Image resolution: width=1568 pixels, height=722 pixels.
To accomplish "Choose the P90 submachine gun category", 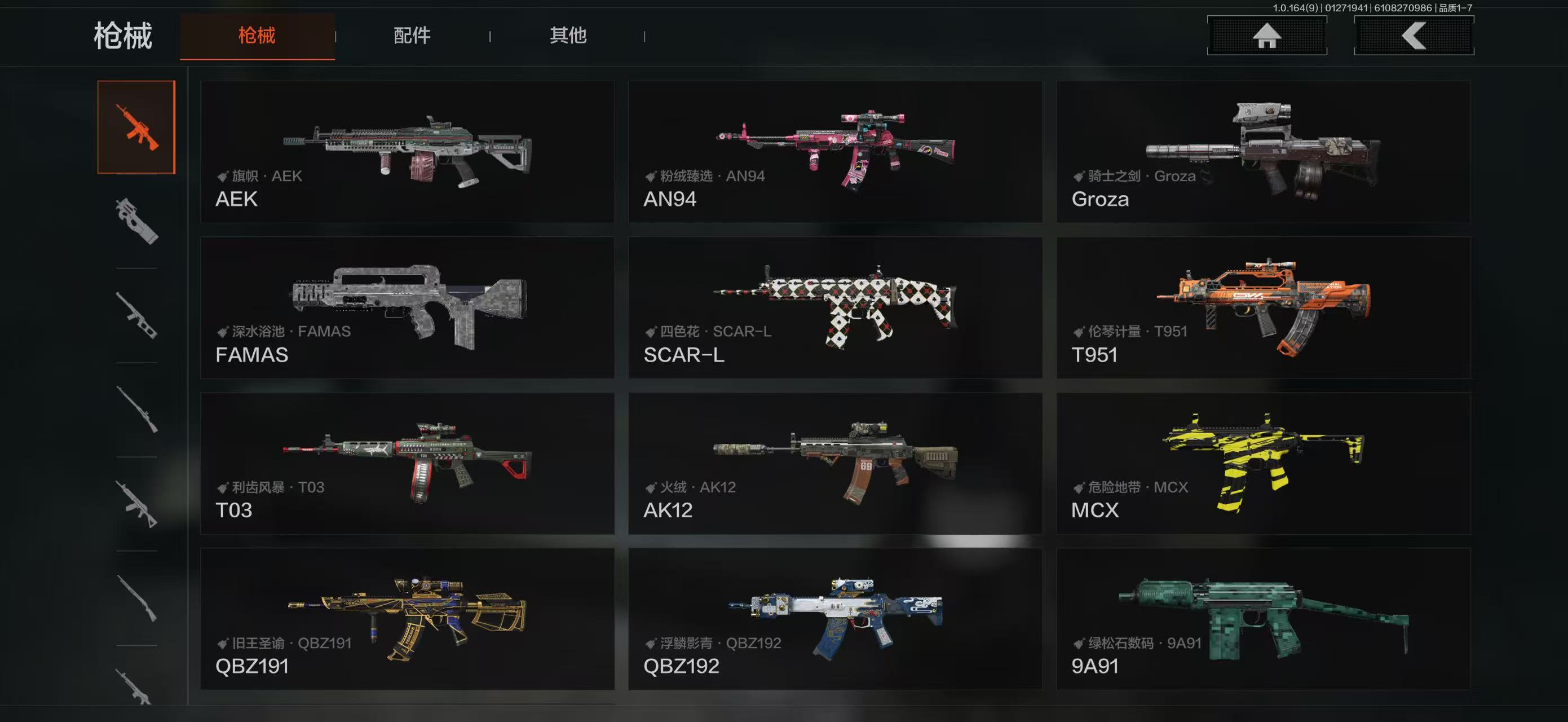I will click(136, 221).
